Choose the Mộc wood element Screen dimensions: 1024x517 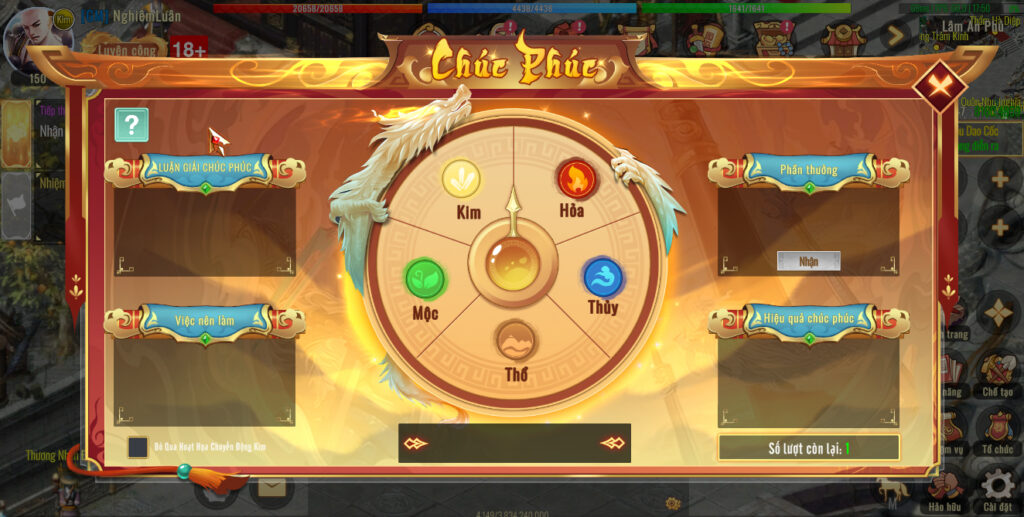pos(425,279)
